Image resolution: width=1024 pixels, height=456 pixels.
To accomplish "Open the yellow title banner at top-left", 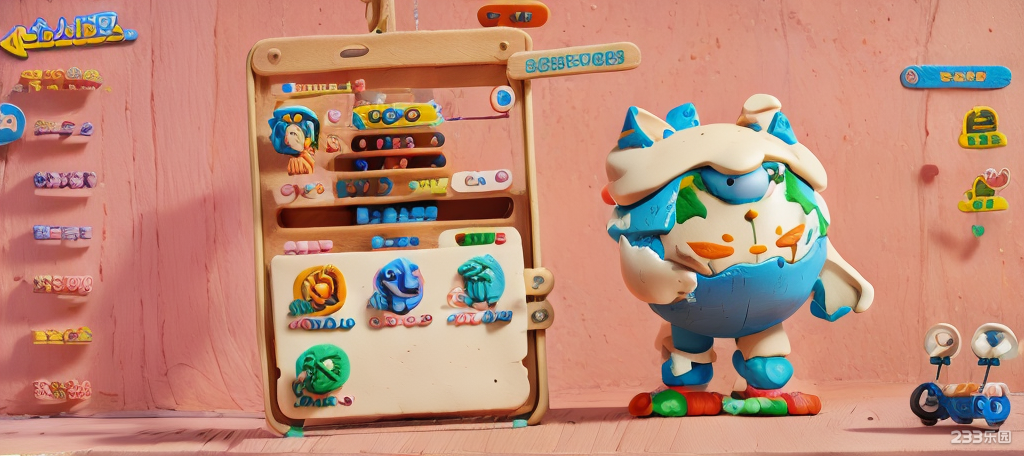I will pos(68,33).
